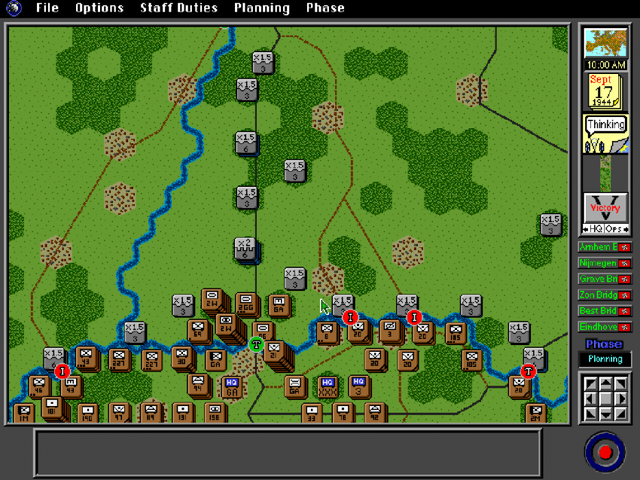Open the File menu
This screenshot has height=480, width=640.
[47, 8]
